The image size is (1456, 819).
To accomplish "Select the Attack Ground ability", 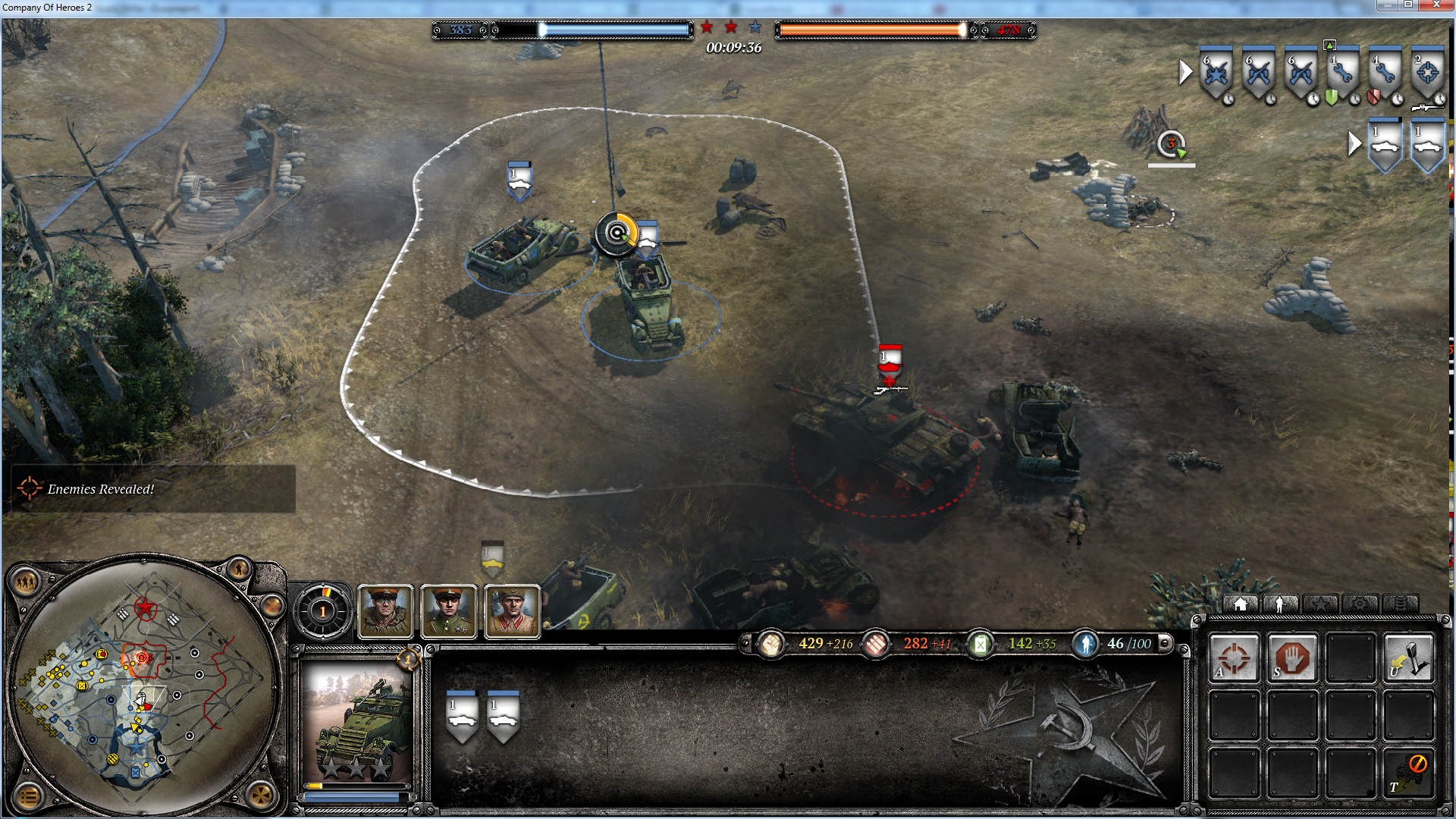I will [1234, 658].
